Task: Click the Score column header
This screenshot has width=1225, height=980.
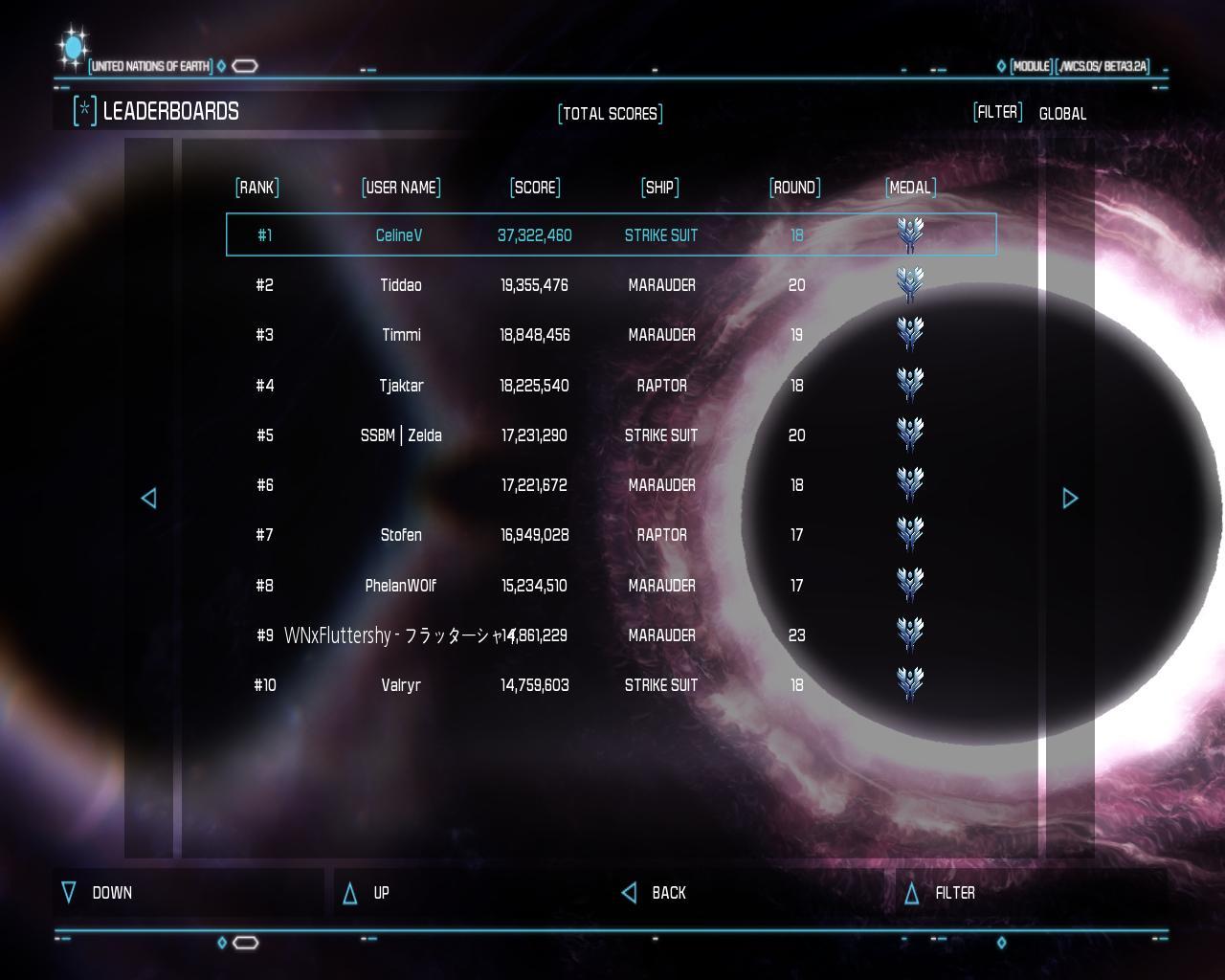Action: [x=535, y=188]
